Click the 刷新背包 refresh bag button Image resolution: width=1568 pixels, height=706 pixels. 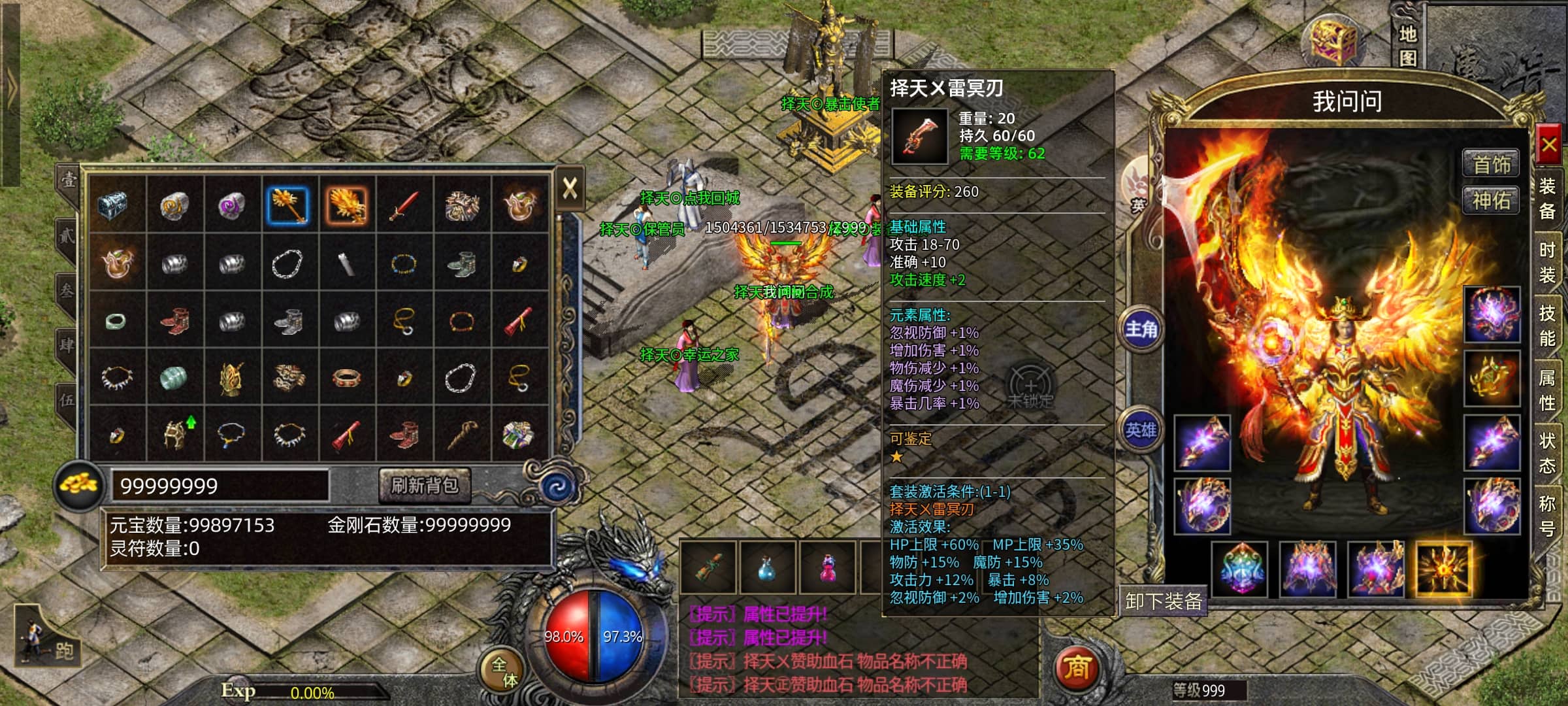[425, 485]
